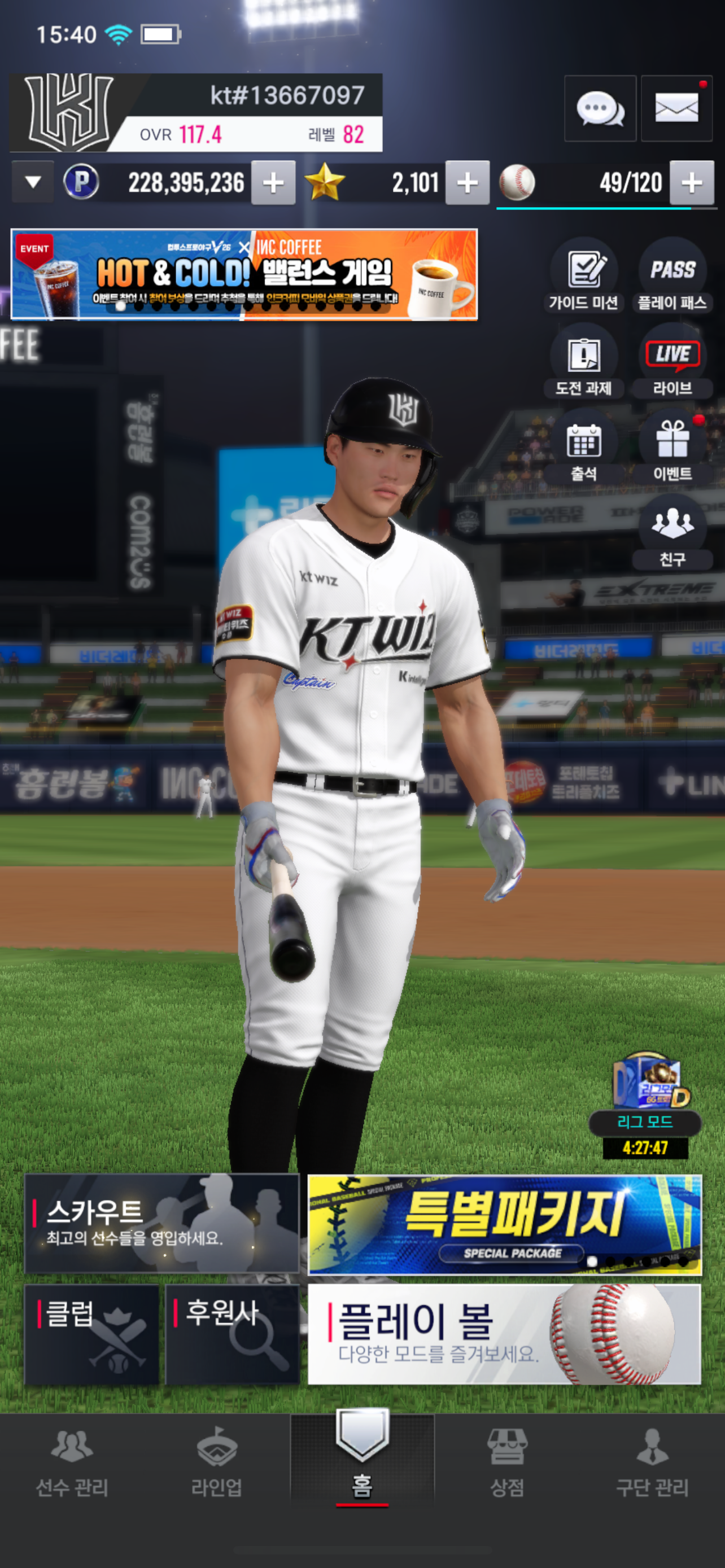The height and width of the screenshot is (1568, 725).
Task: Open the 플레이 패스 PASS menu
Action: [x=672, y=278]
